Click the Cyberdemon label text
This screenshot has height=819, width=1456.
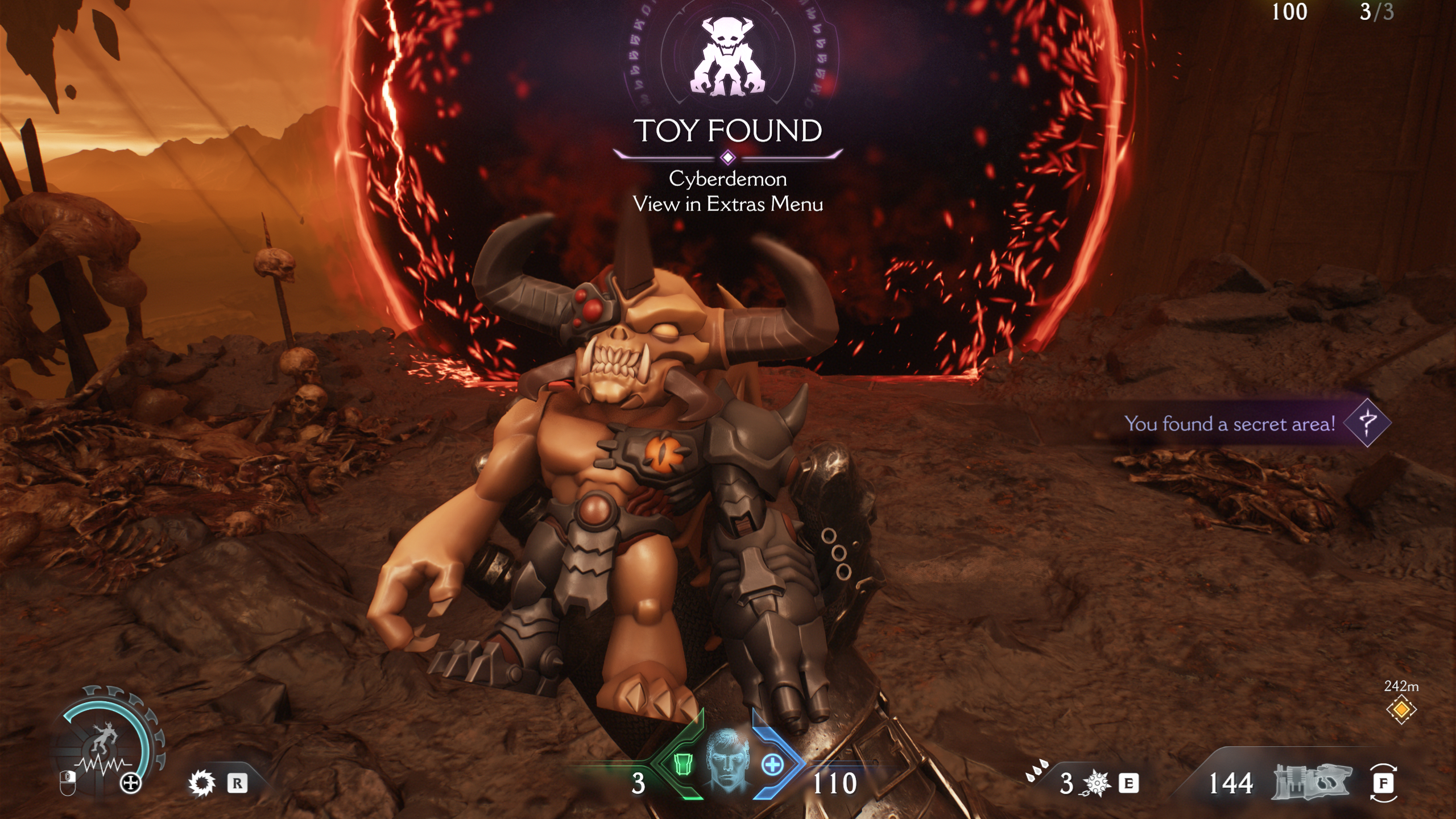pyautogui.click(x=729, y=180)
